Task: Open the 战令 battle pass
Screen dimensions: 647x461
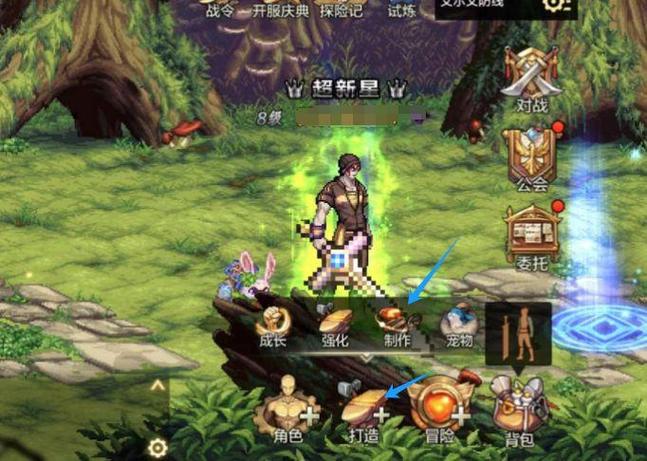Action: coord(221,11)
